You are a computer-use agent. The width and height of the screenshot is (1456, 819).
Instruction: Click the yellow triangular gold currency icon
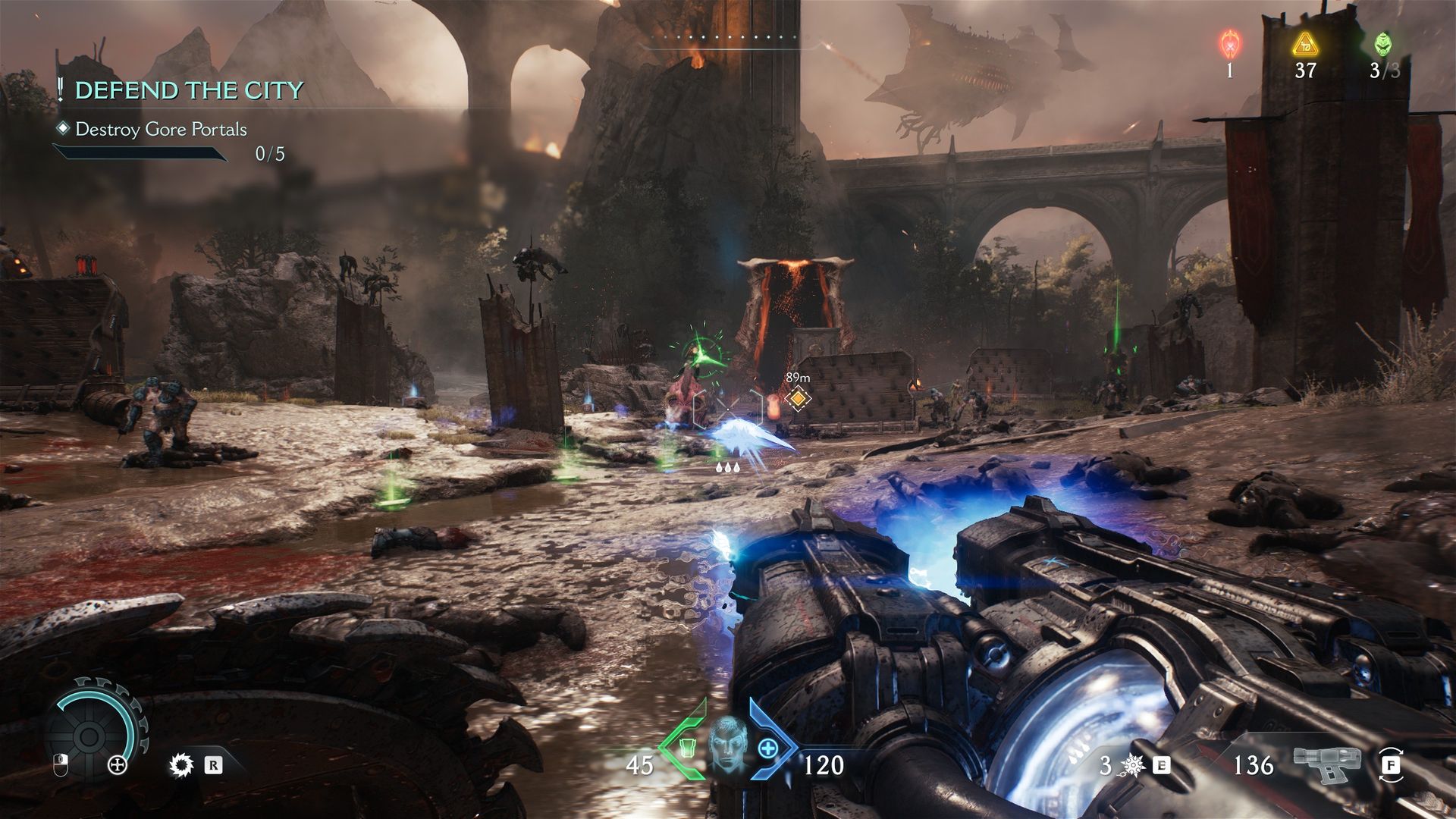click(1305, 45)
